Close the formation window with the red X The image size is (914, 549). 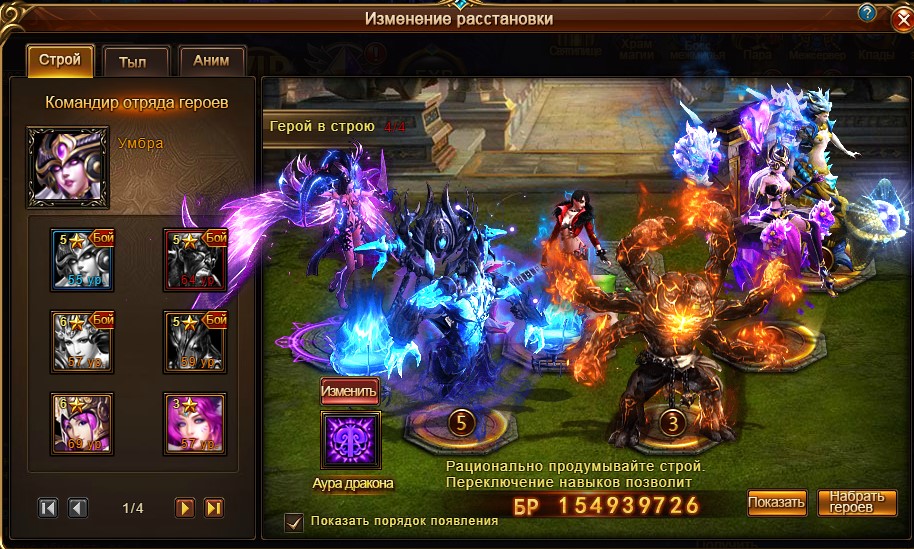(x=900, y=20)
